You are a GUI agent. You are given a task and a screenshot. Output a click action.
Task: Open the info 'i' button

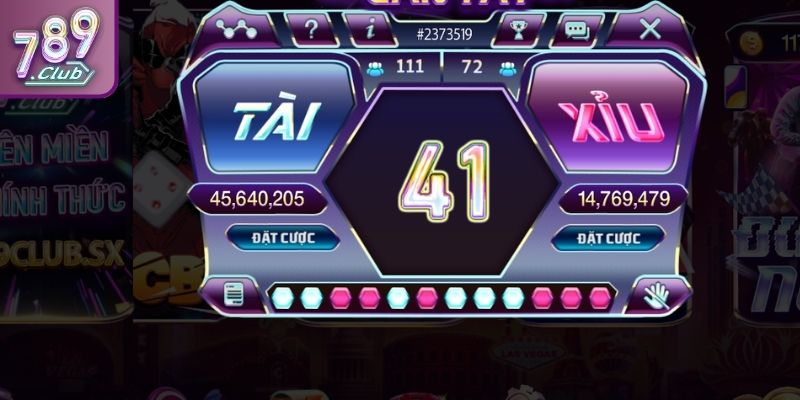370,29
